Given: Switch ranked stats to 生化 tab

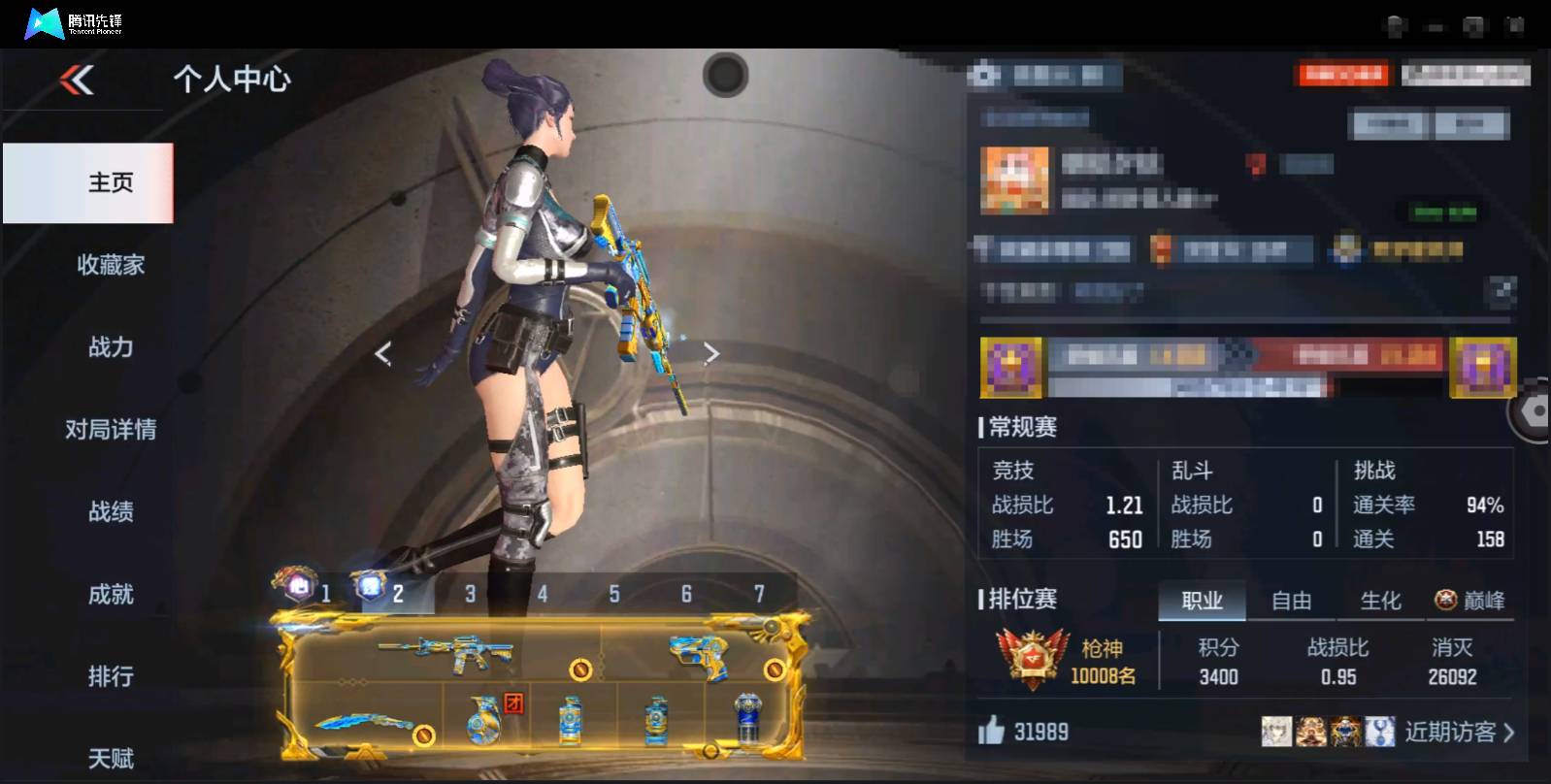Looking at the screenshot, I should click(x=1380, y=602).
